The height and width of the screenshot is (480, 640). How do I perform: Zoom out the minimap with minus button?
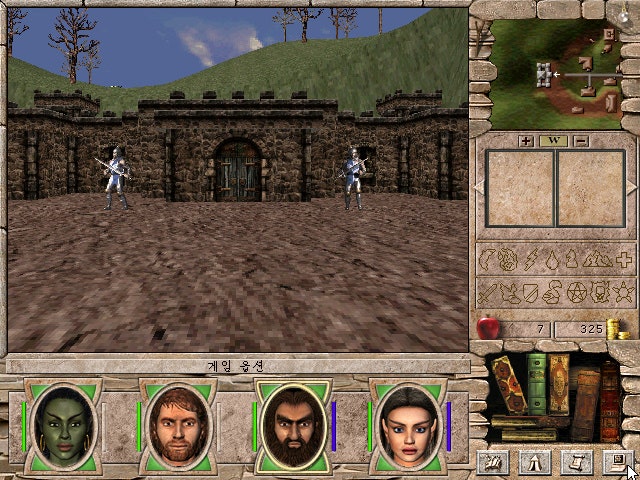pos(581,141)
